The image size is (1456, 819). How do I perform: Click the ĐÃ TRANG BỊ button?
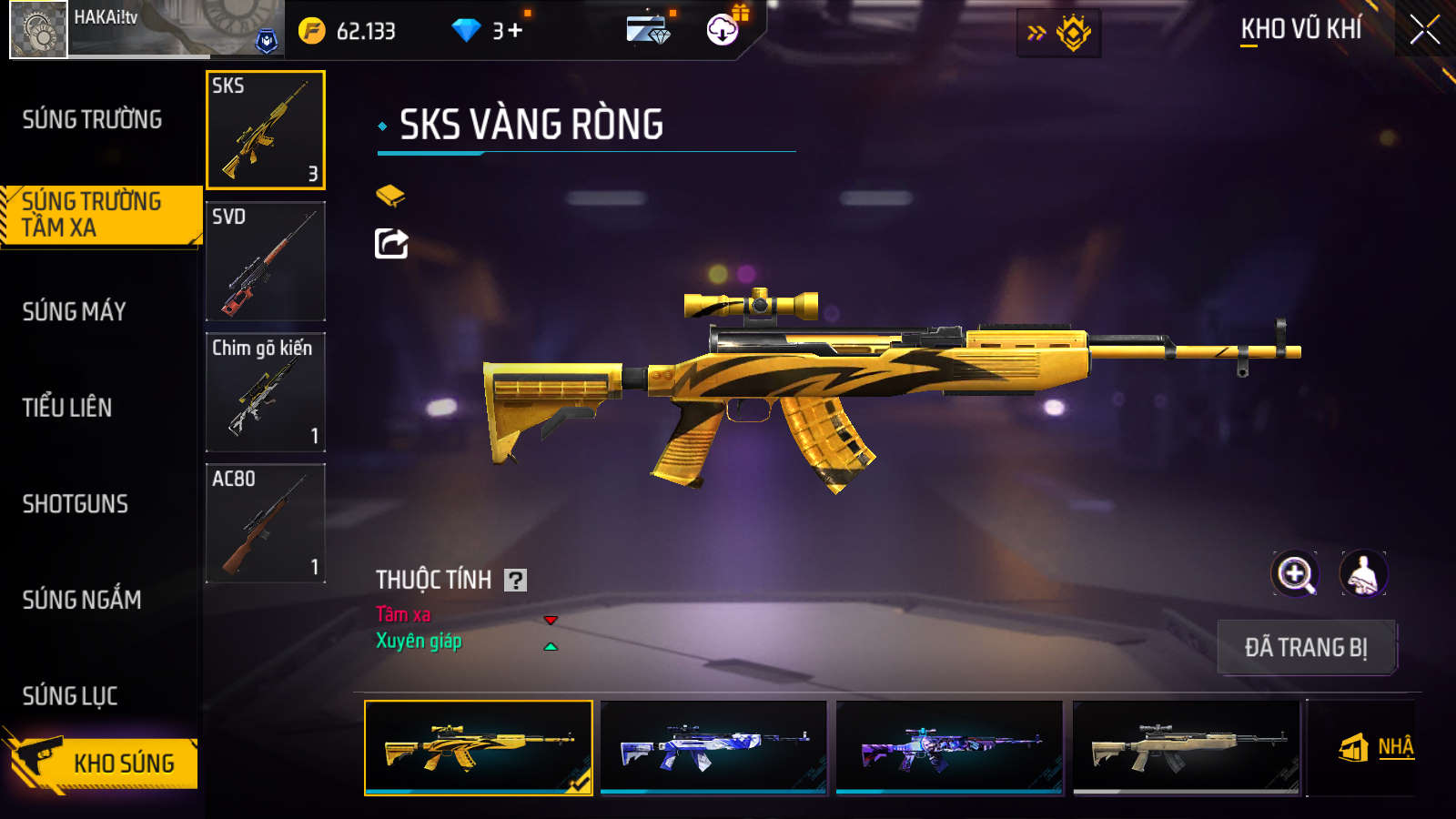(1306, 648)
